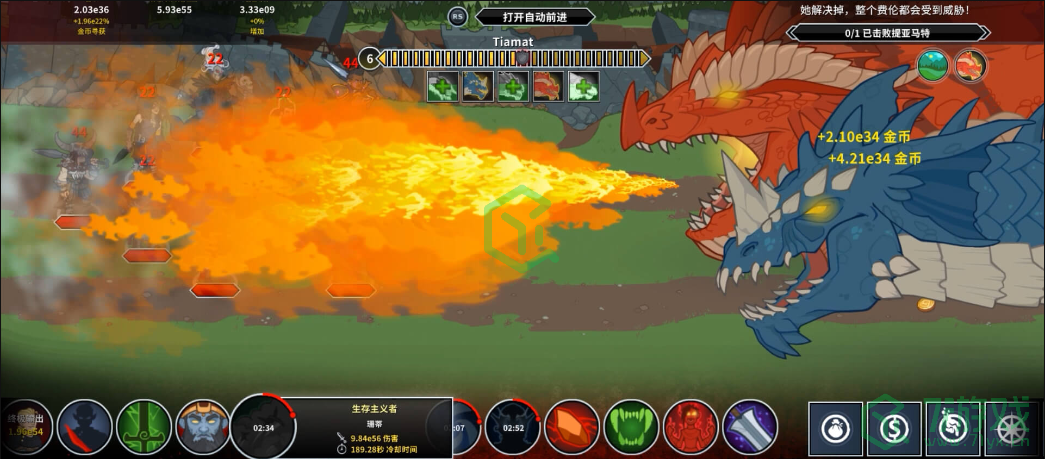Click the blue dragon wave icon

(476, 86)
